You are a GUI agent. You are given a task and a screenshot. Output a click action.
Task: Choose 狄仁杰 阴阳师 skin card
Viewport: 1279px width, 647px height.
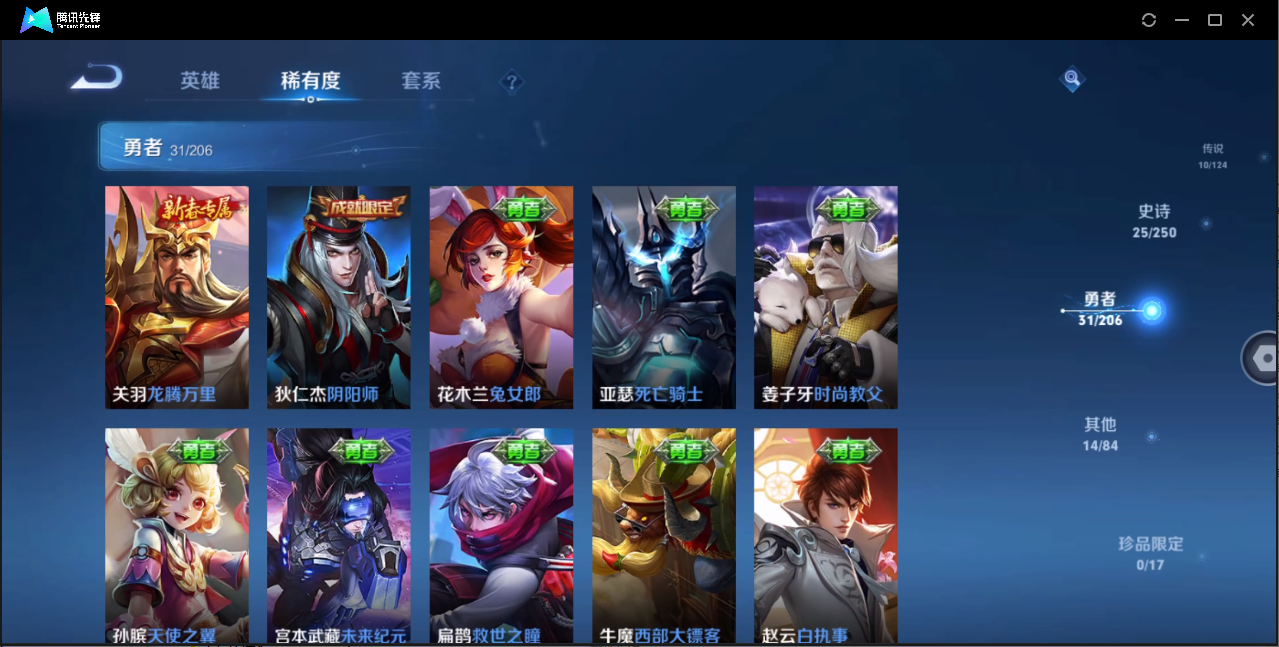pos(339,297)
